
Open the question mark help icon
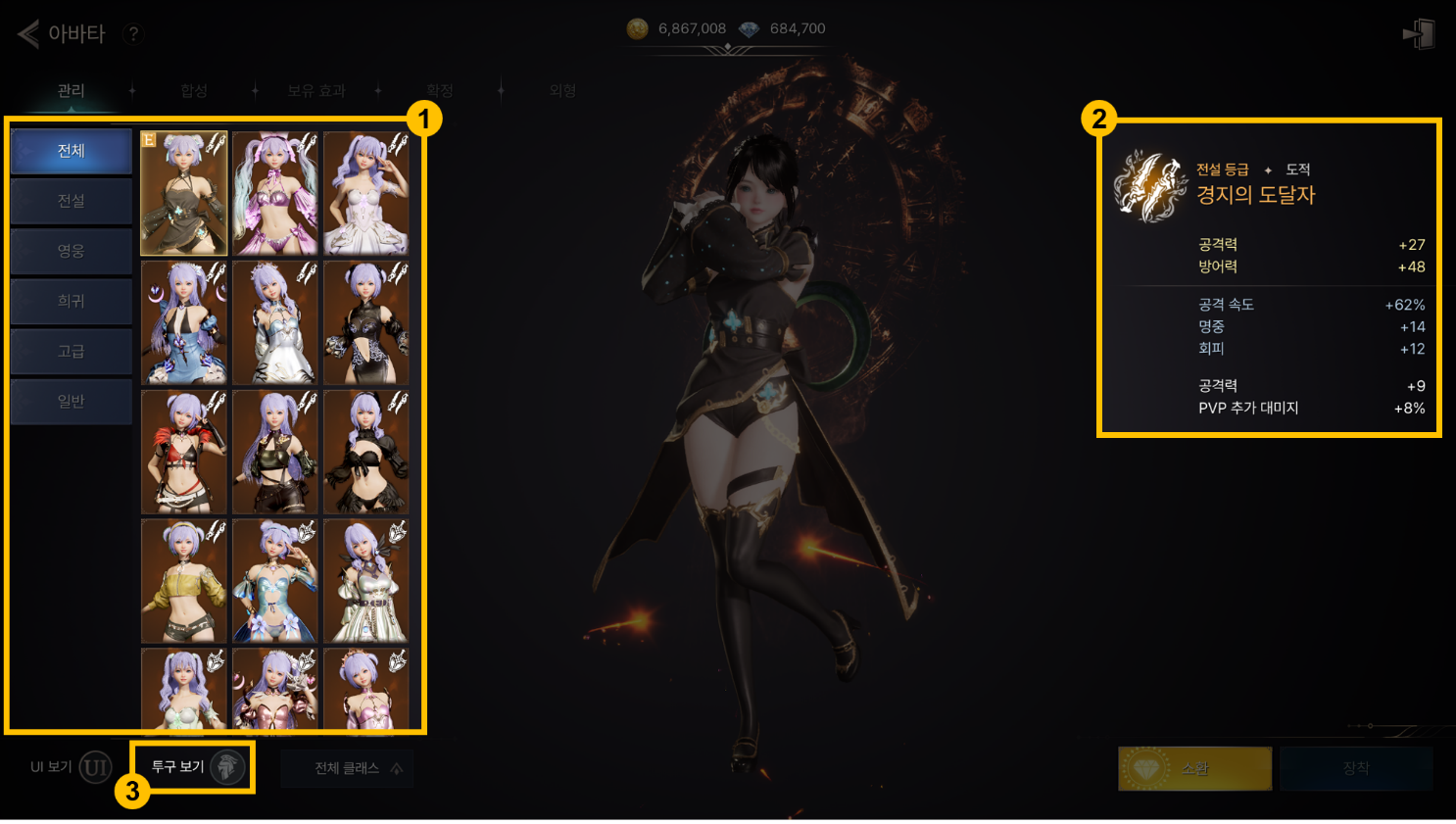pyautogui.click(x=133, y=34)
